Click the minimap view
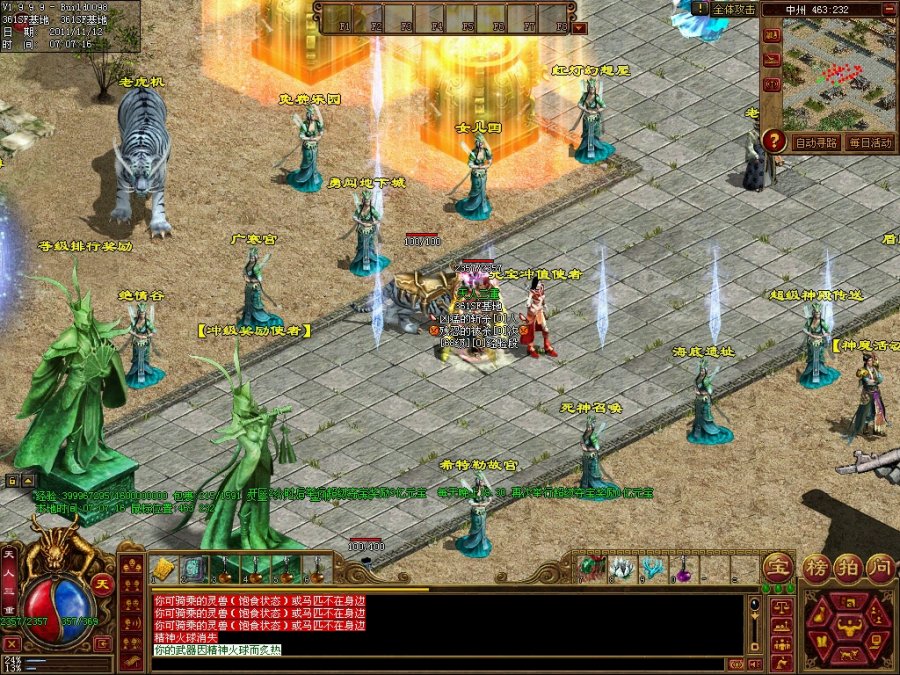This screenshot has width=900, height=675. tap(839, 74)
